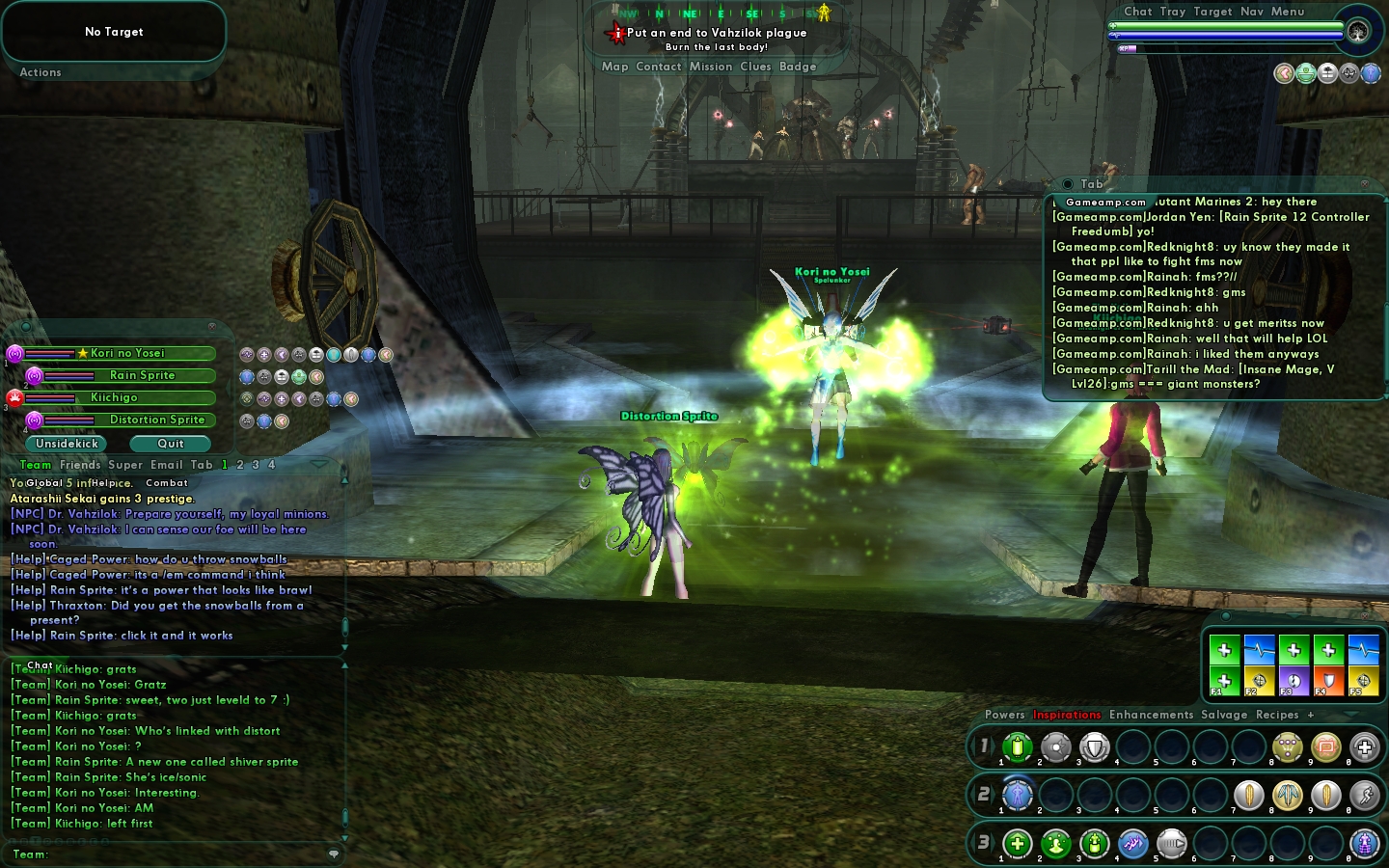Open the top-right Menu
Viewport: 1389px width, 868px height.
click(1288, 12)
